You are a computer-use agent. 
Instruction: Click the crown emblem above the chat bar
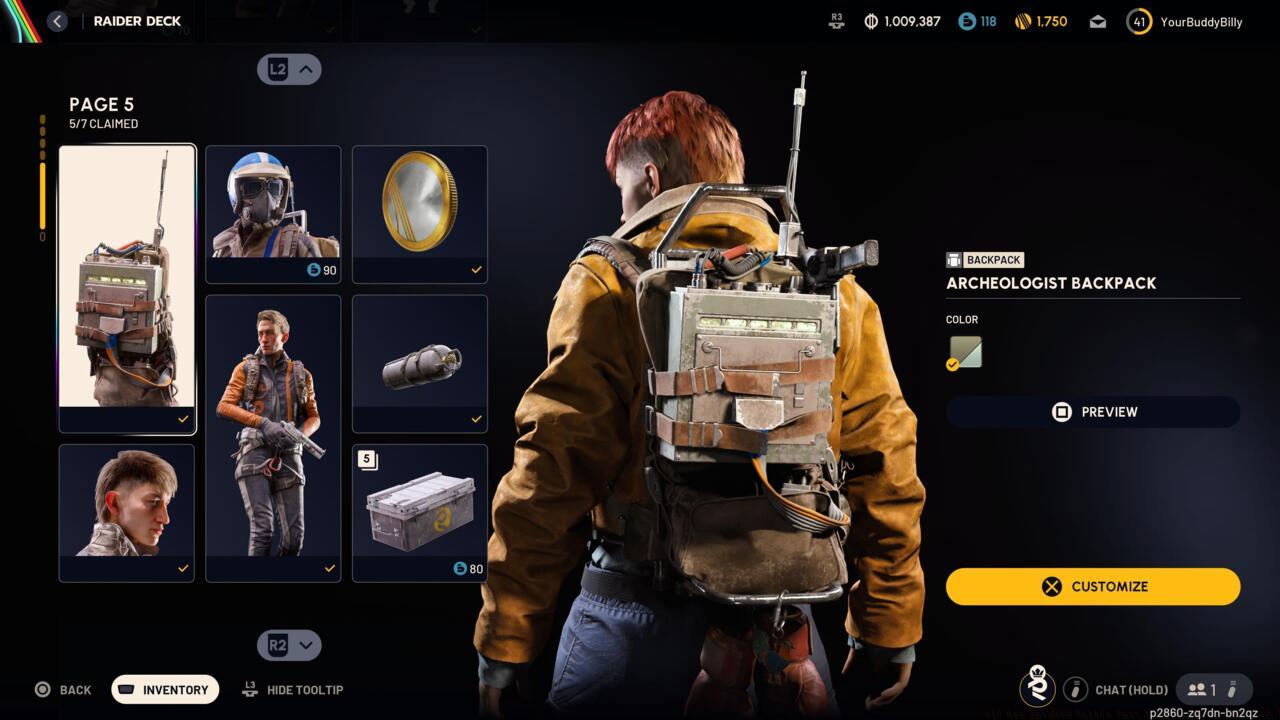(1038, 689)
